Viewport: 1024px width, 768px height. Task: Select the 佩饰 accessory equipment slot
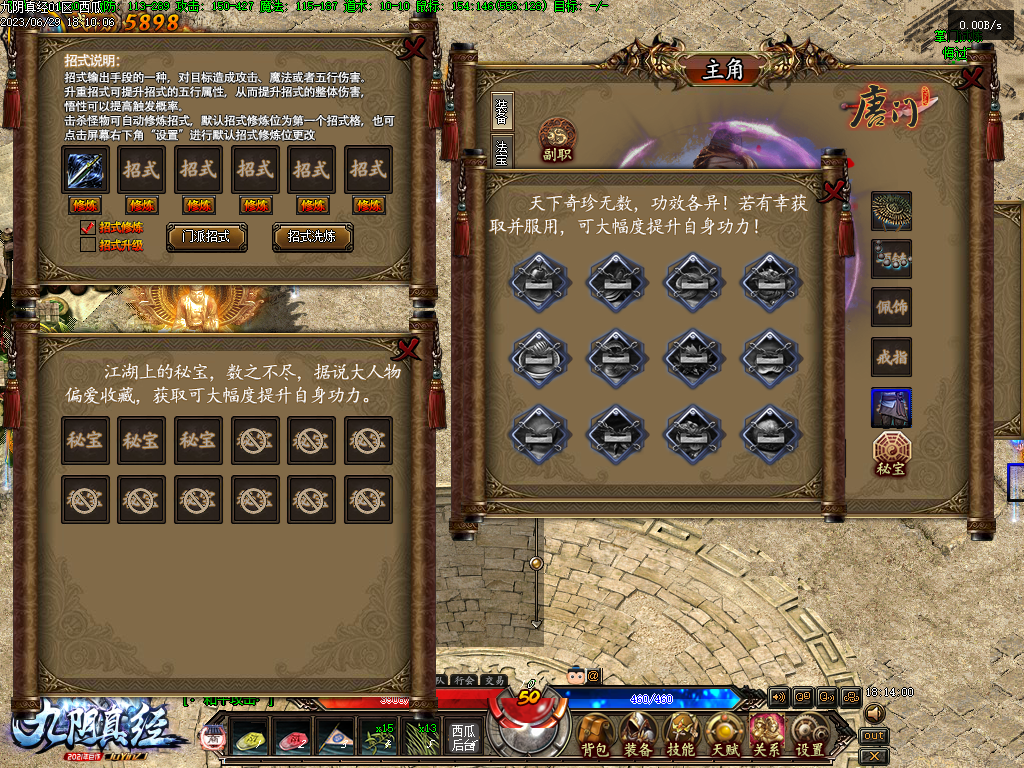[890, 307]
